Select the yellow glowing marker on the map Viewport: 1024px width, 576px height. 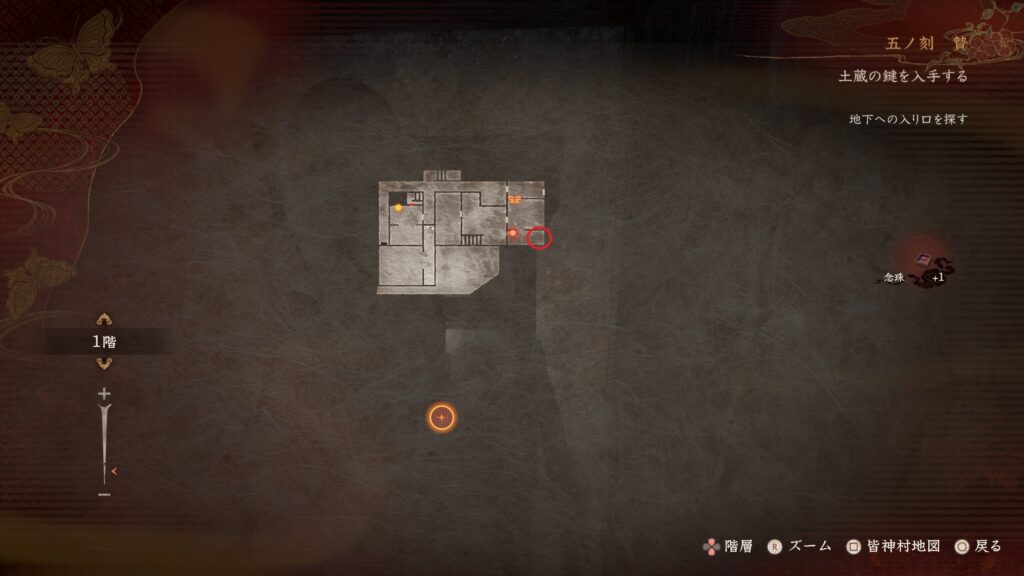coord(398,208)
